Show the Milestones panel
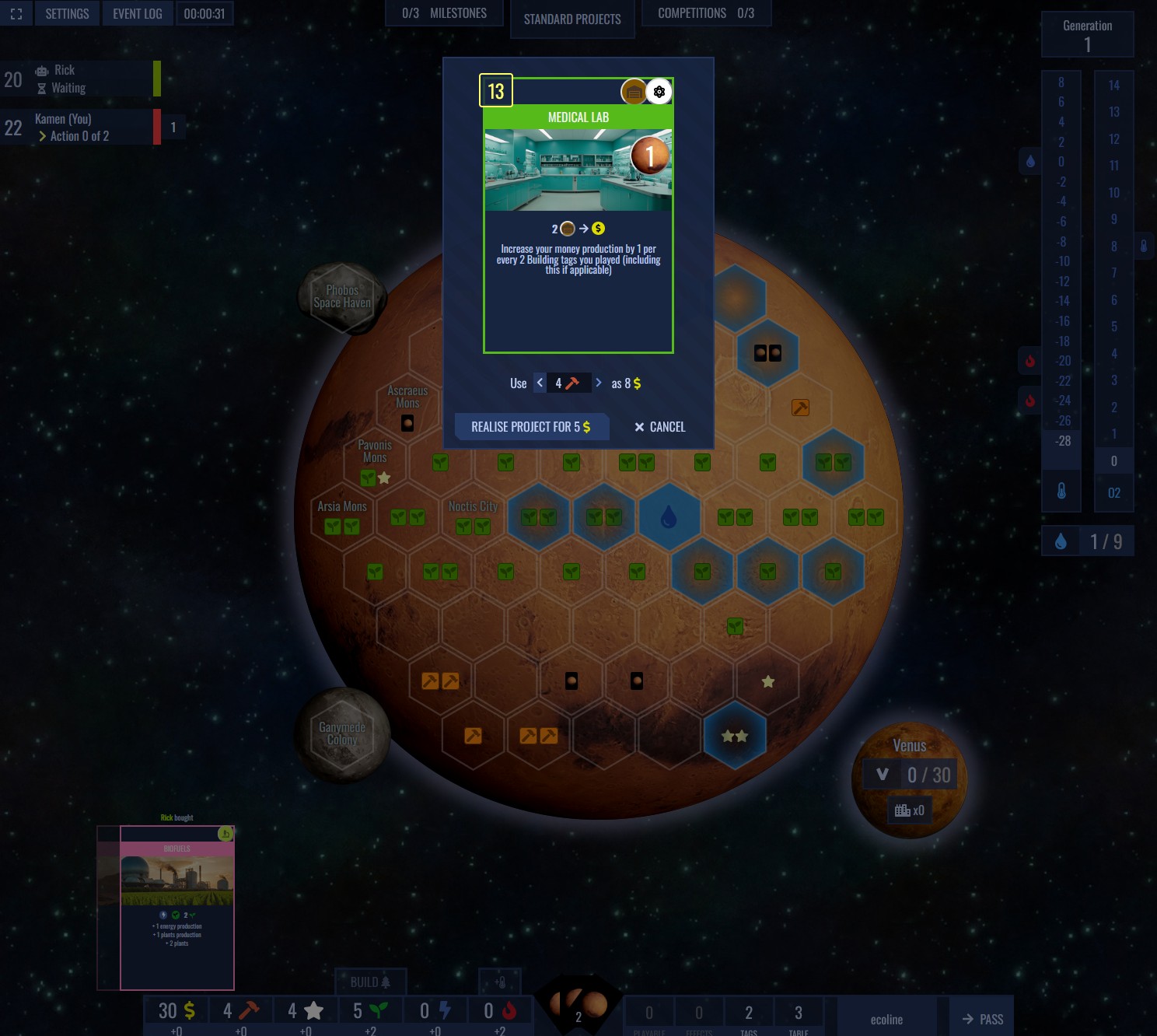Image resolution: width=1157 pixels, height=1036 pixels. [x=445, y=13]
